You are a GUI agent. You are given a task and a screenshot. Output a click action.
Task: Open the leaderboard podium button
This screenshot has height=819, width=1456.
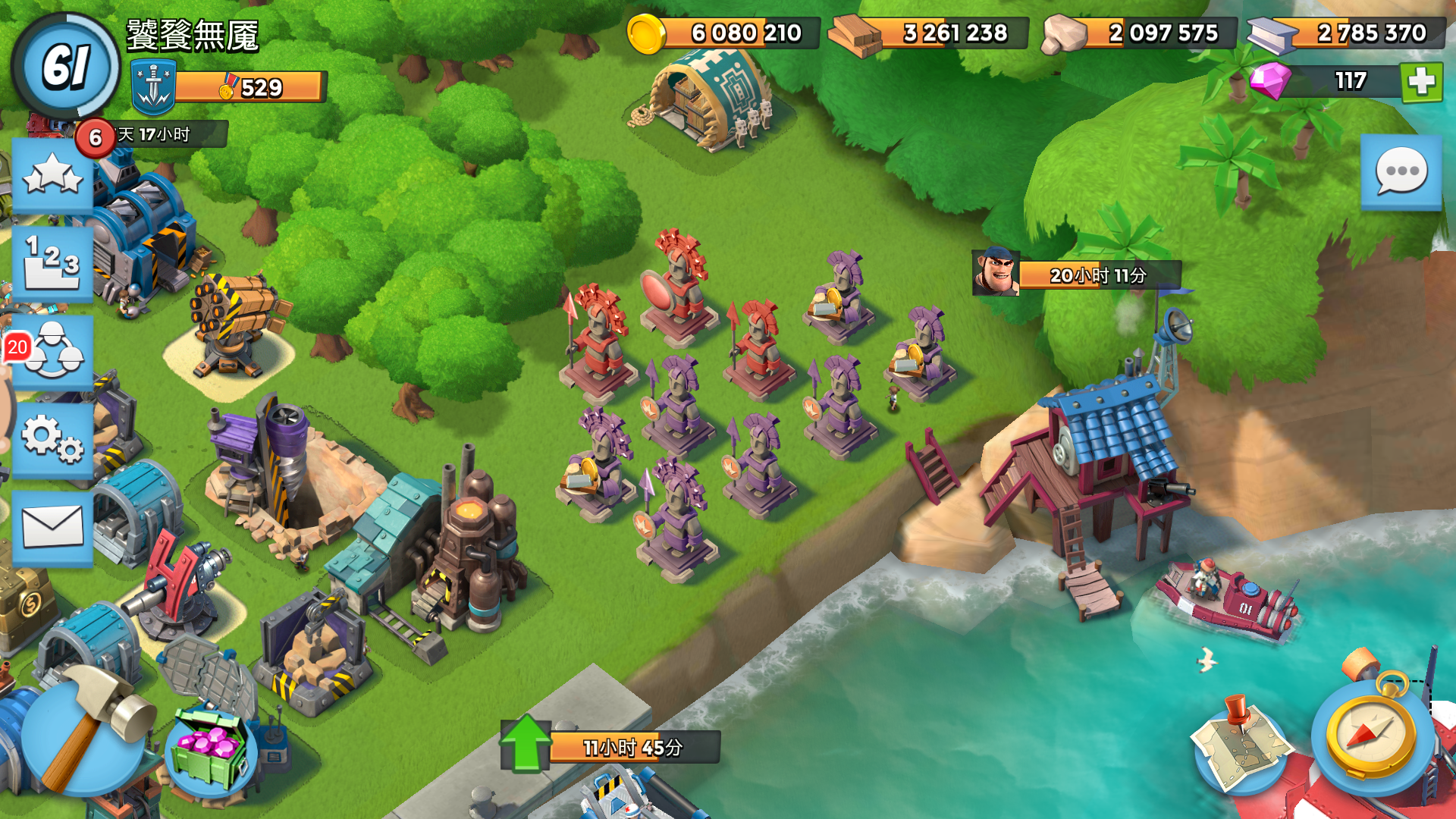[x=52, y=264]
